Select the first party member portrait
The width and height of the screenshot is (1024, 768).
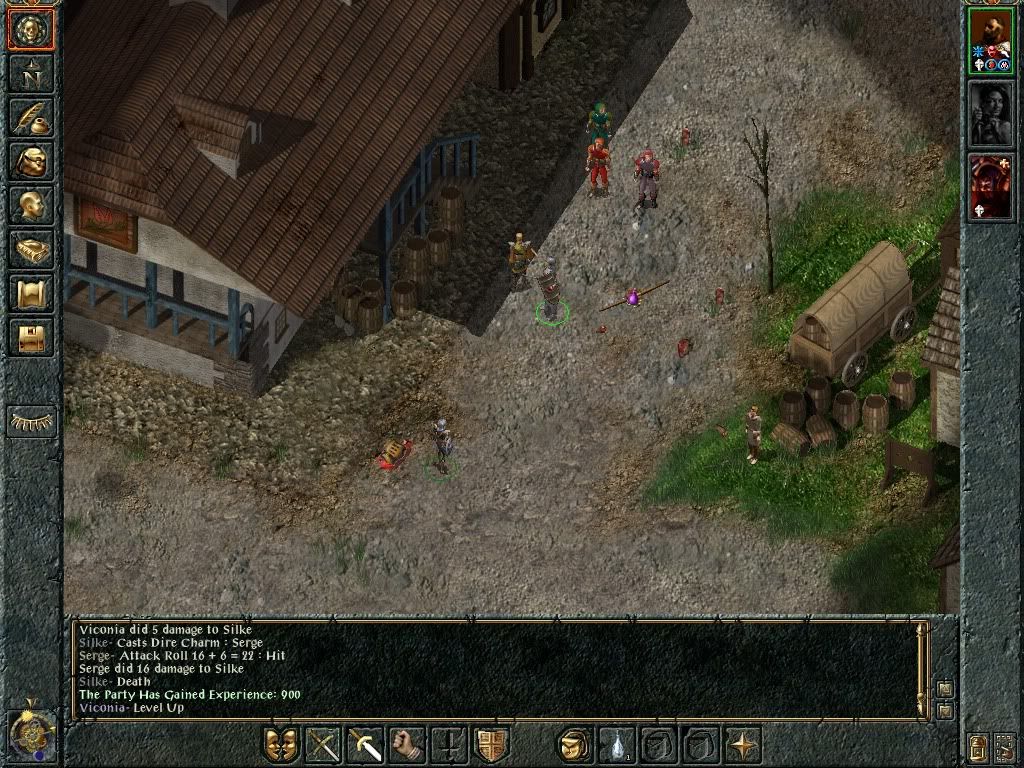[991, 44]
